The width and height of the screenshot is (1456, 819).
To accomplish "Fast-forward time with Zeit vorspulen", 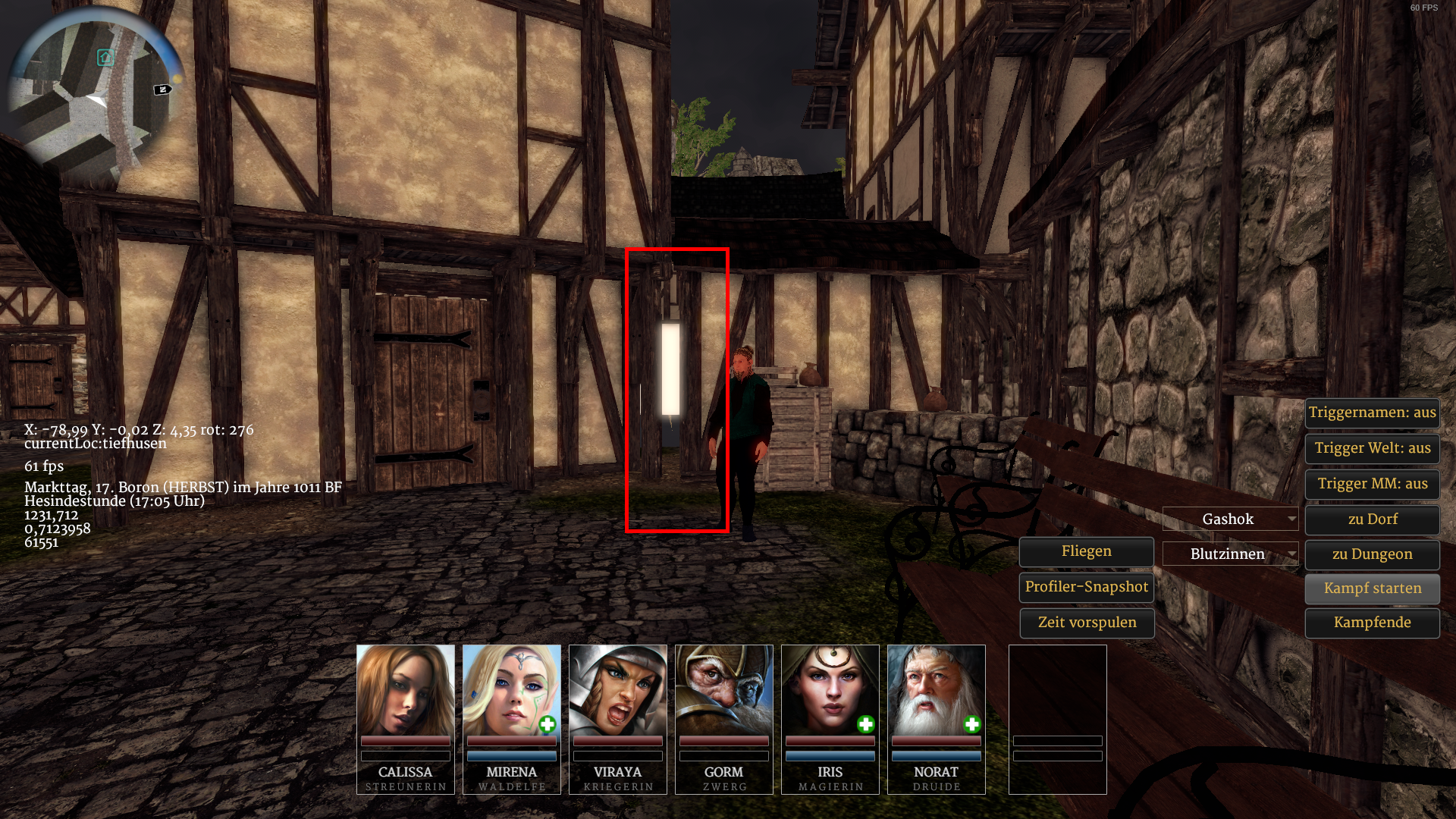I will coord(1086,623).
